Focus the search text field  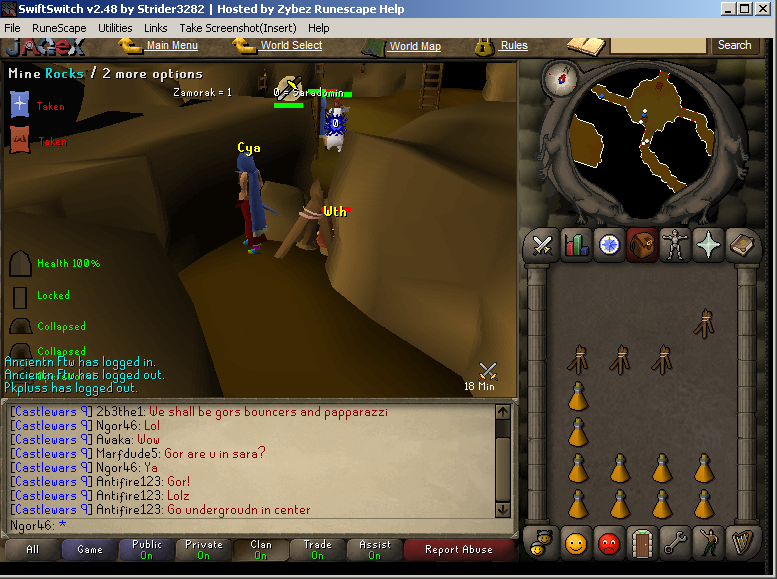(x=658, y=45)
